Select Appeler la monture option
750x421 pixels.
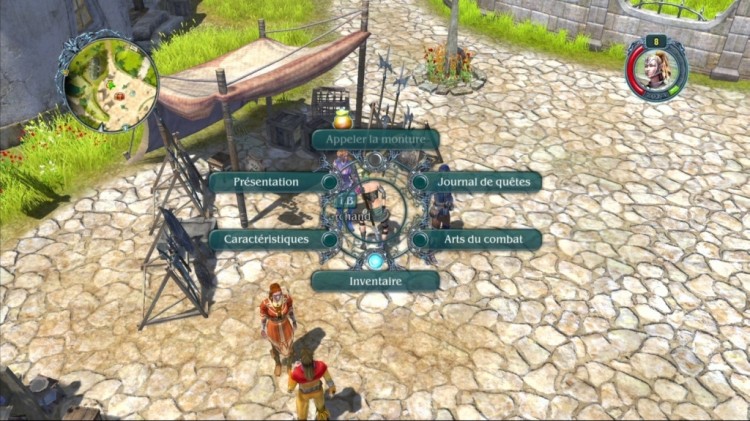[x=375, y=139]
